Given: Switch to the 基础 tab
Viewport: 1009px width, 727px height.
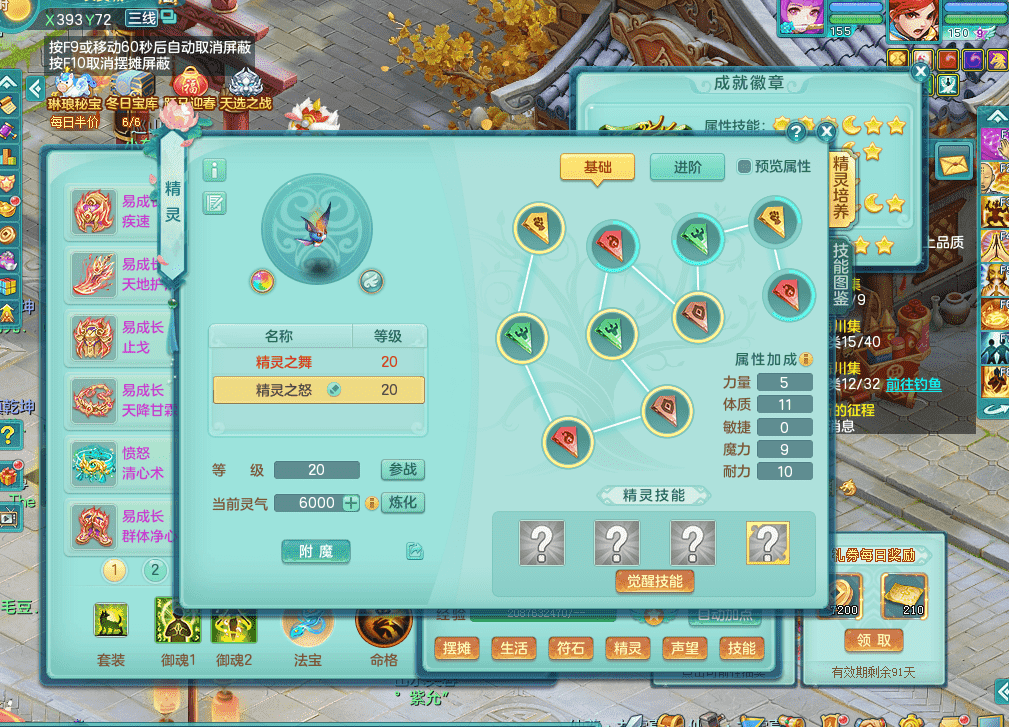Looking at the screenshot, I should click(x=597, y=167).
